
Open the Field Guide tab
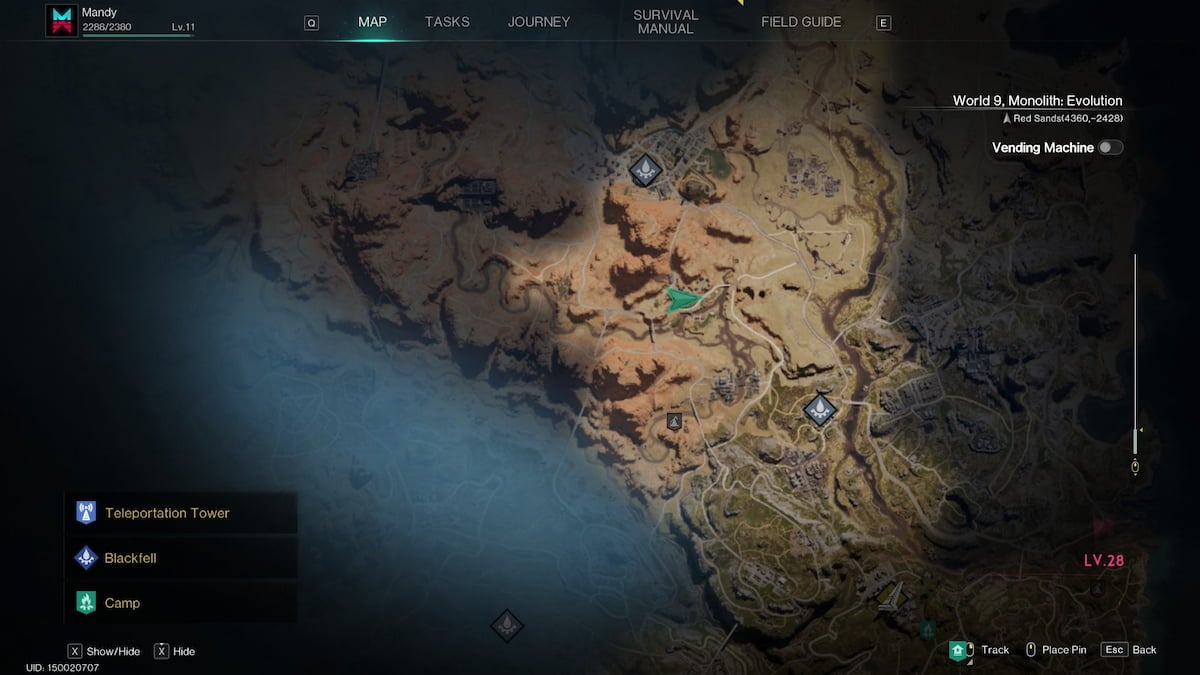(801, 22)
